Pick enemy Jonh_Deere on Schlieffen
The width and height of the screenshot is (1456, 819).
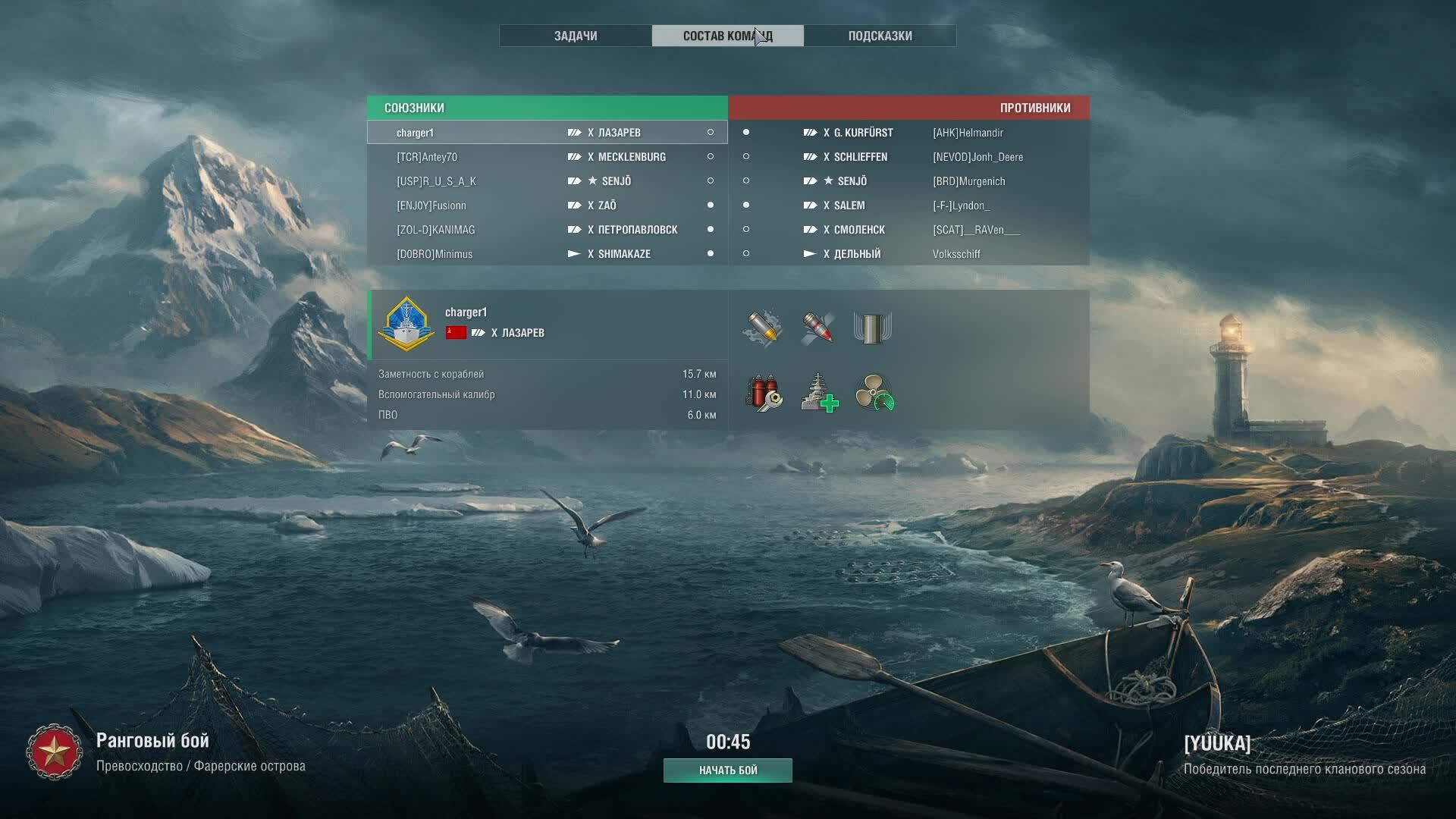[908, 157]
